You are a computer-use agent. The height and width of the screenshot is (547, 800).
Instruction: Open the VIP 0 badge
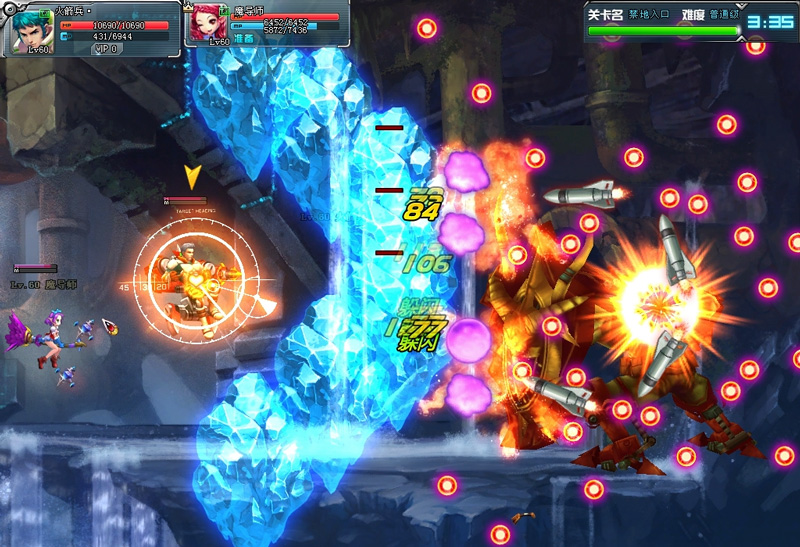point(106,48)
